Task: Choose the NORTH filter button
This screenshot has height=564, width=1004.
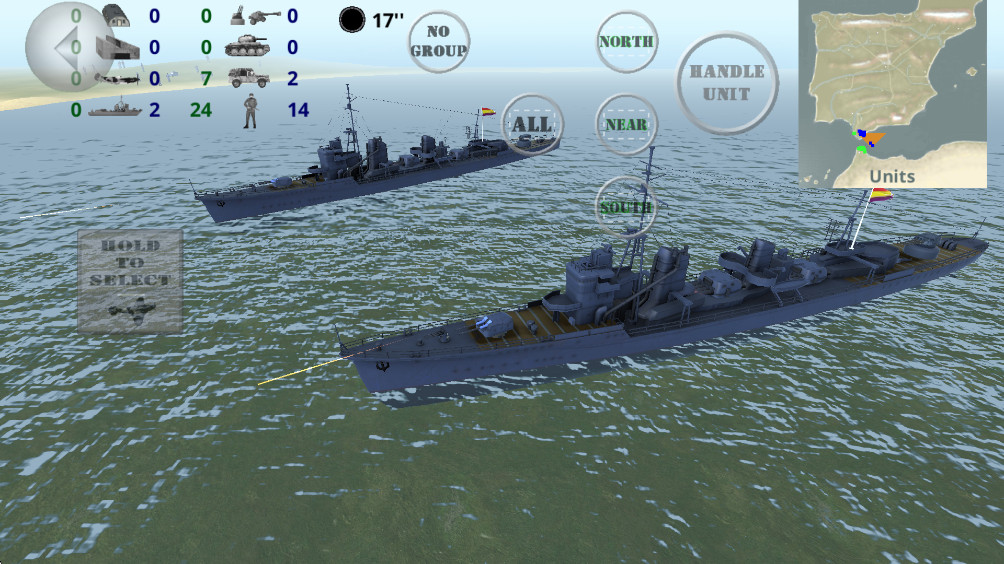Action: [x=626, y=42]
